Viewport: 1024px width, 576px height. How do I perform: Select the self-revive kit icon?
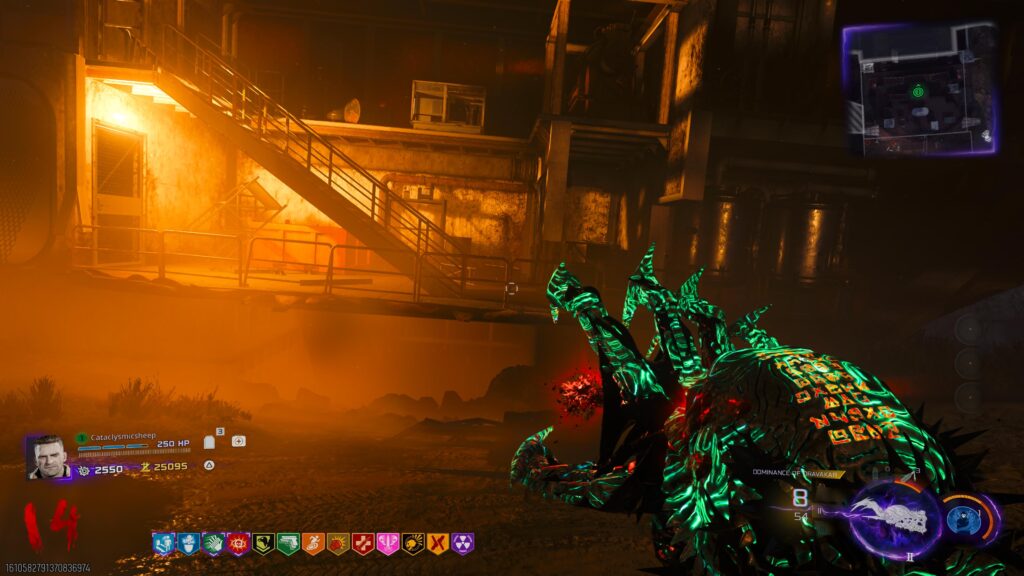[x=238, y=441]
